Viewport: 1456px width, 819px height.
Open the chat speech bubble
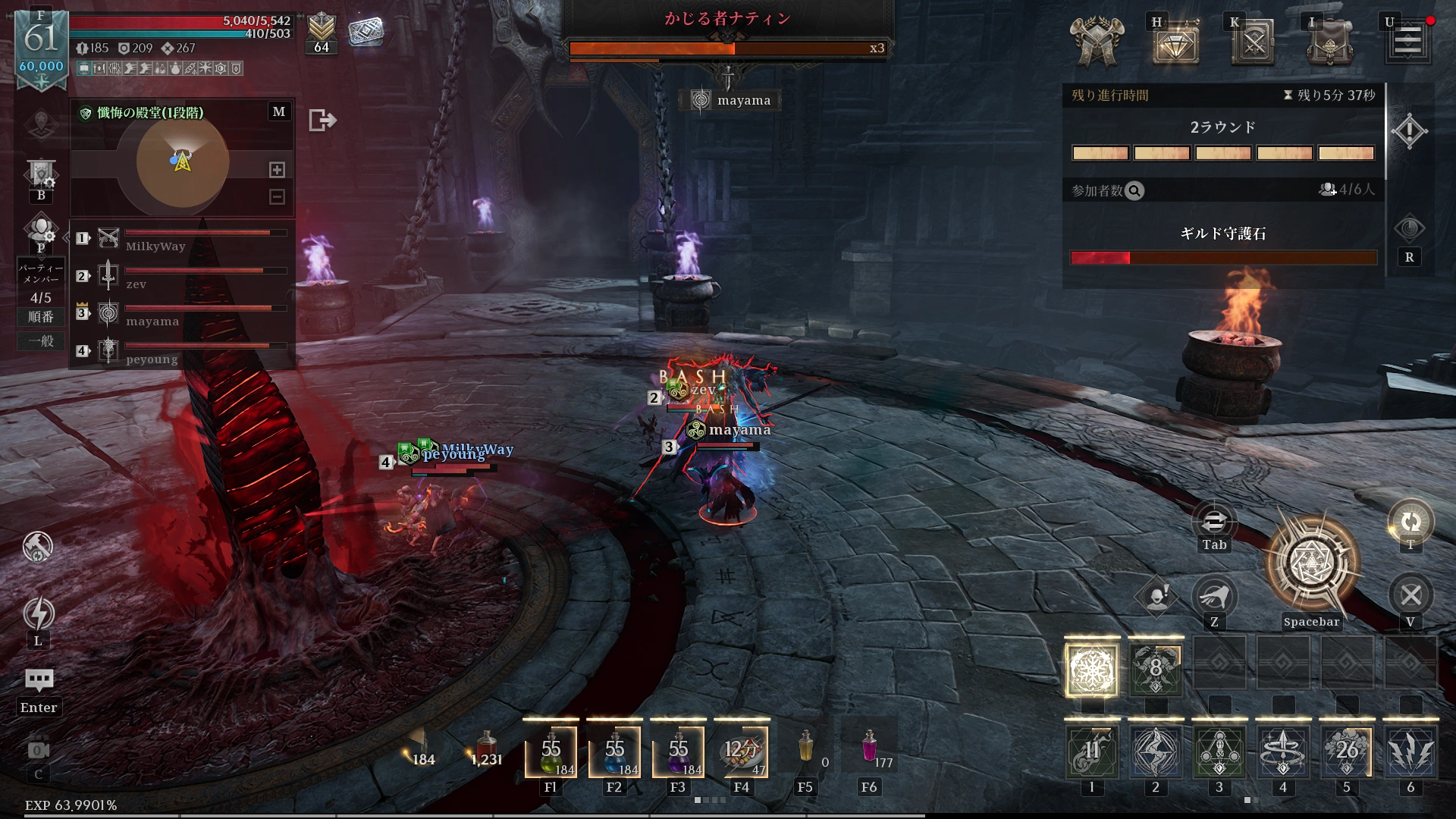pyautogui.click(x=39, y=679)
